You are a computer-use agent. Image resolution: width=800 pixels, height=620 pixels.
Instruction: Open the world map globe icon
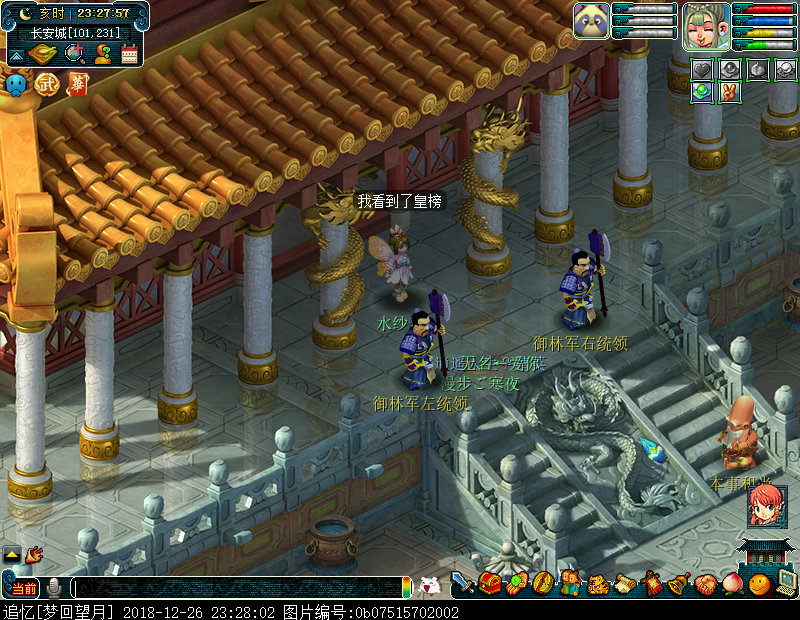pos(74,54)
